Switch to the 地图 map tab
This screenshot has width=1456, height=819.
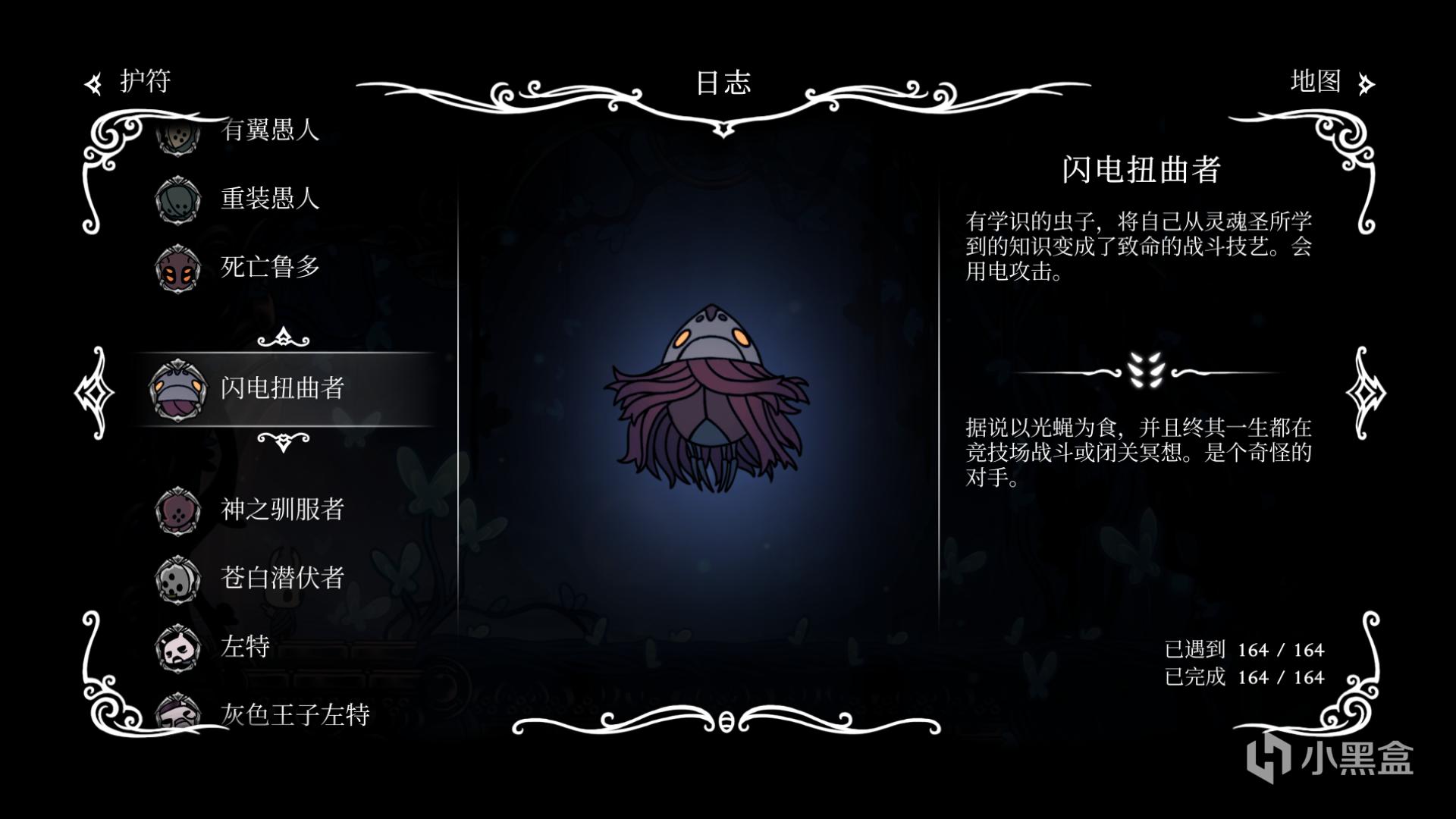pyautogui.click(x=1330, y=82)
